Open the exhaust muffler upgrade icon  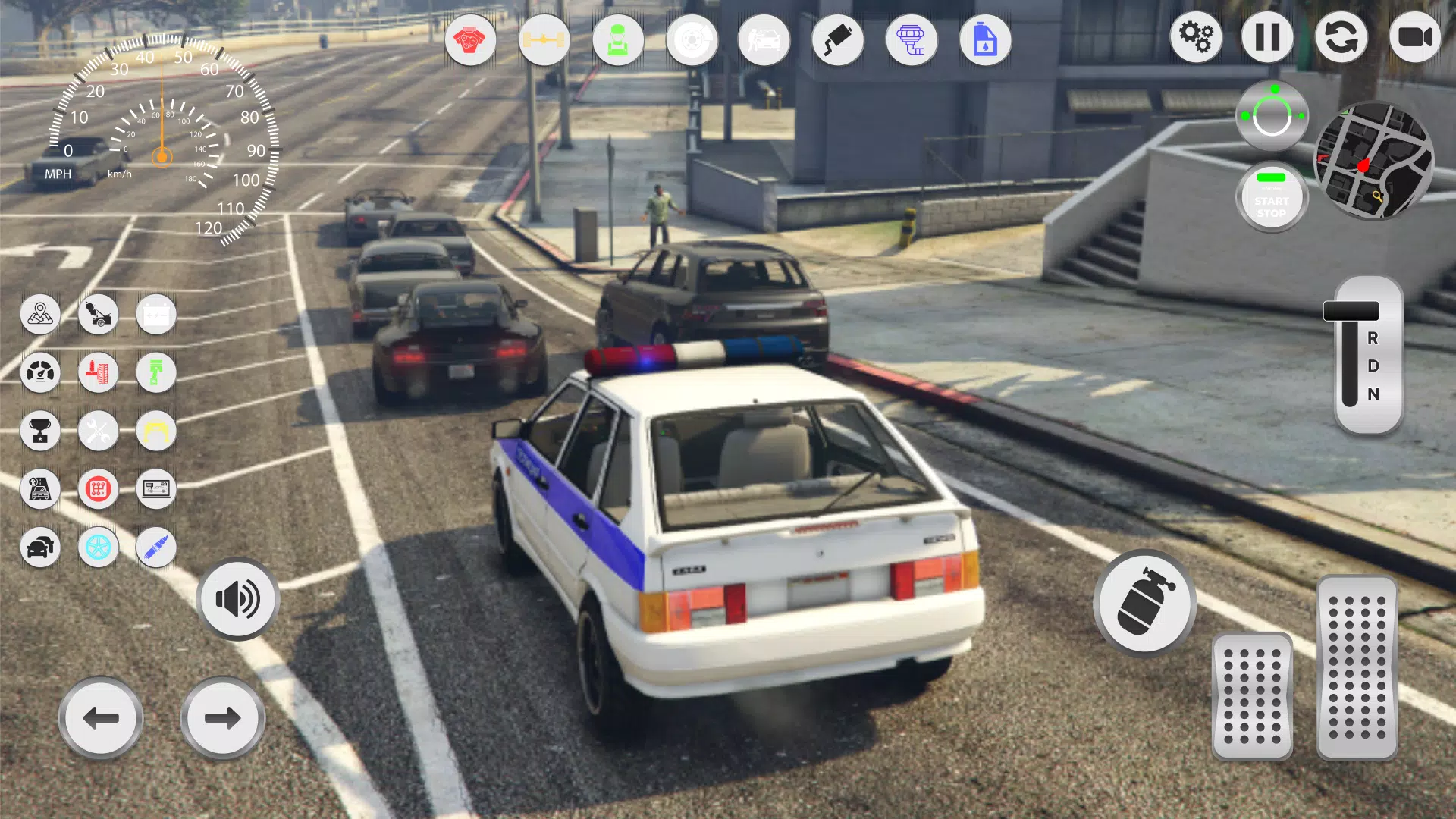tap(838, 39)
